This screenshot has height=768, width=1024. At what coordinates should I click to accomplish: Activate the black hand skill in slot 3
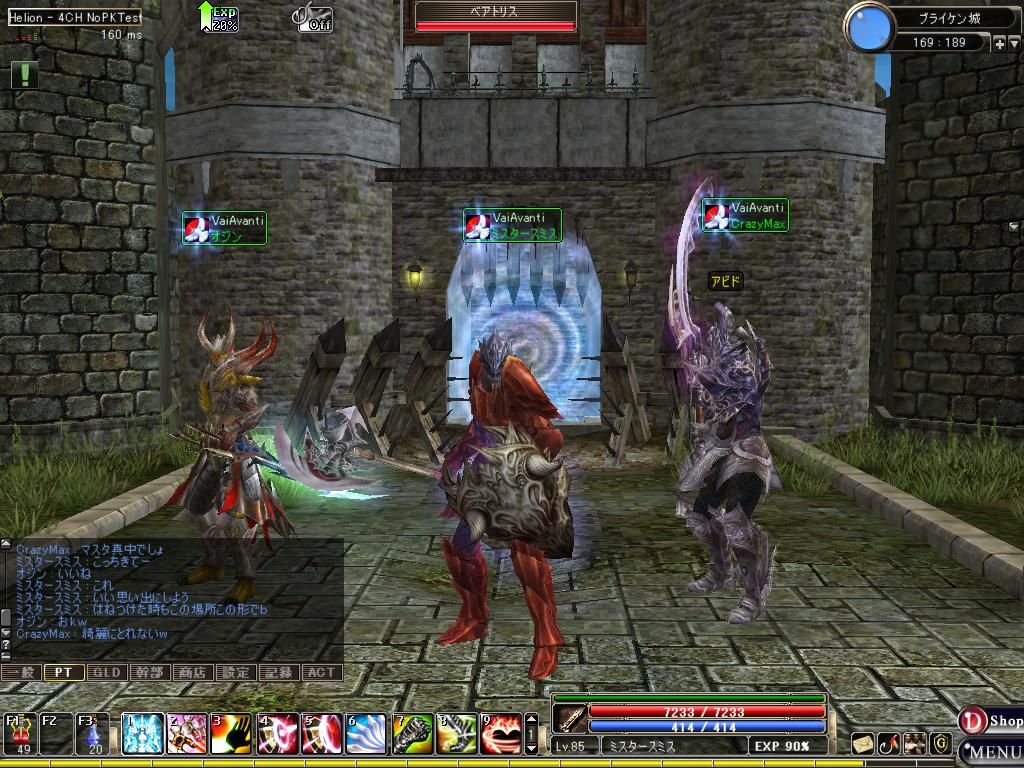click(x=232, y=734)
